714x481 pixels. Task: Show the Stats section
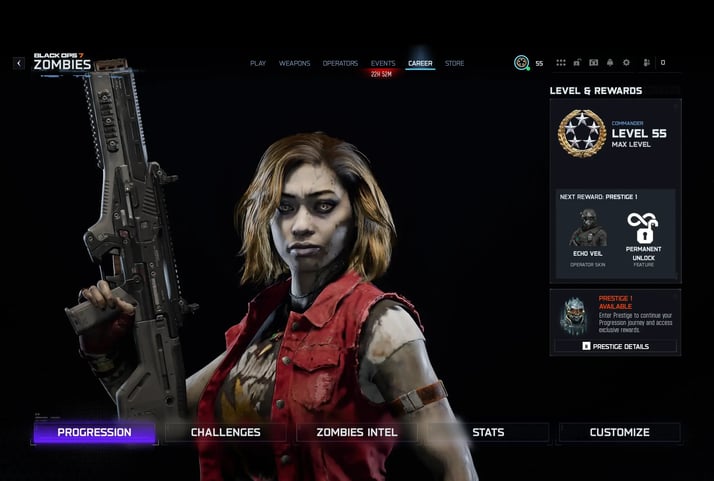(x=488, y=432)
